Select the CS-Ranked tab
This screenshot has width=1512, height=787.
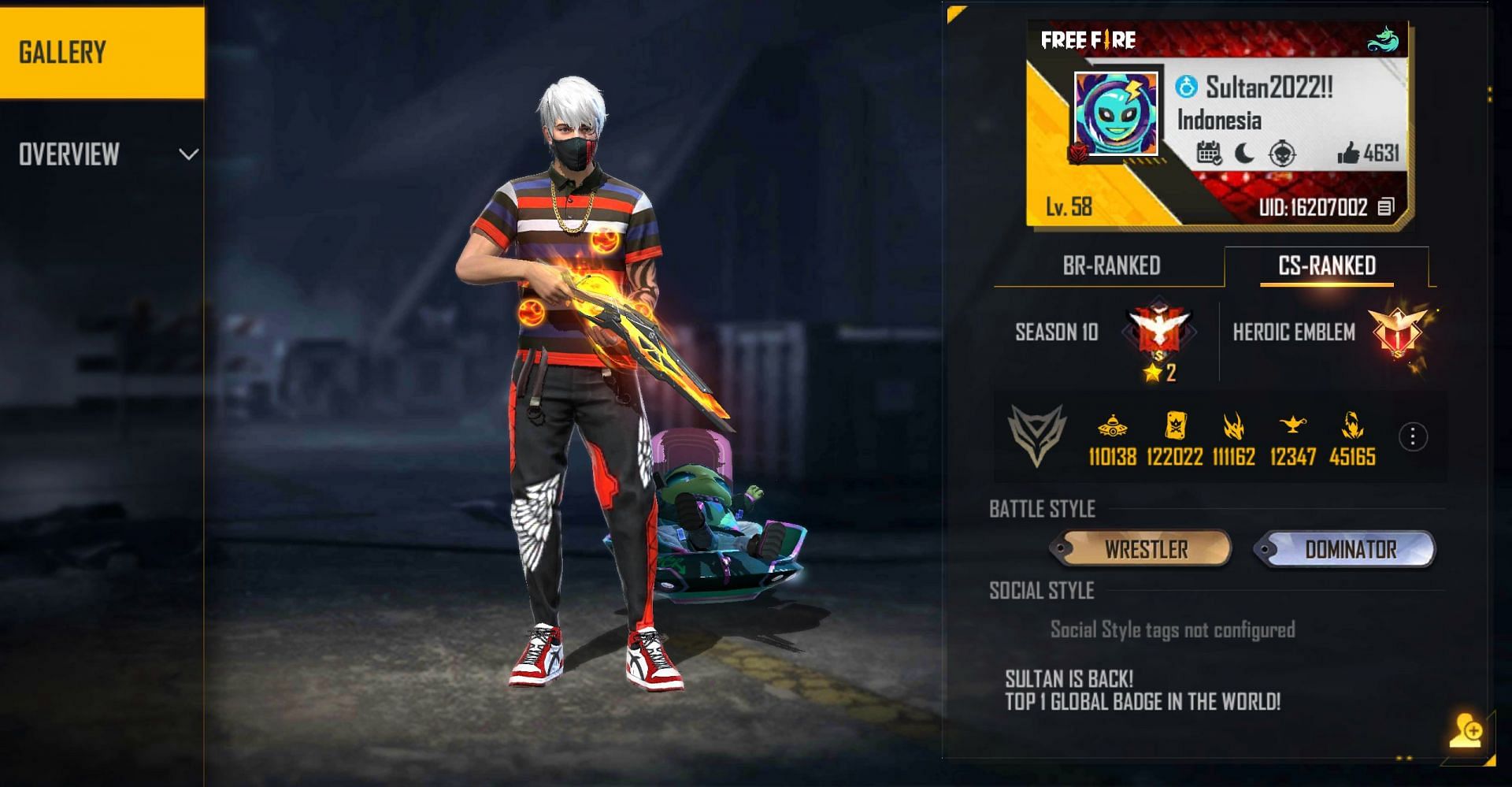pos(1326,266)
